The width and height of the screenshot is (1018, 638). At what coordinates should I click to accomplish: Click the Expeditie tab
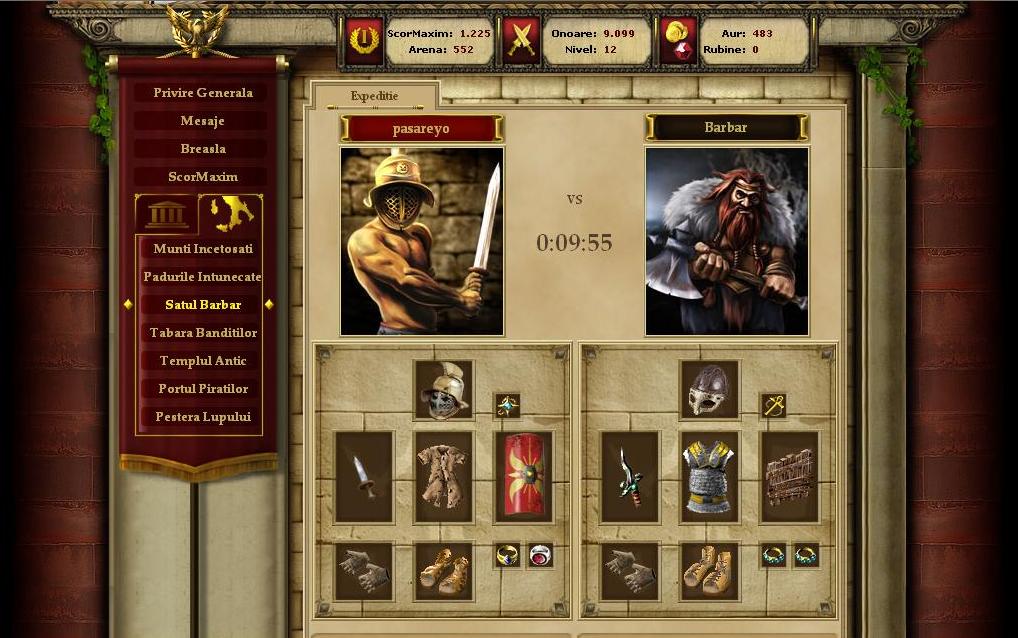(x=374, y=97)
